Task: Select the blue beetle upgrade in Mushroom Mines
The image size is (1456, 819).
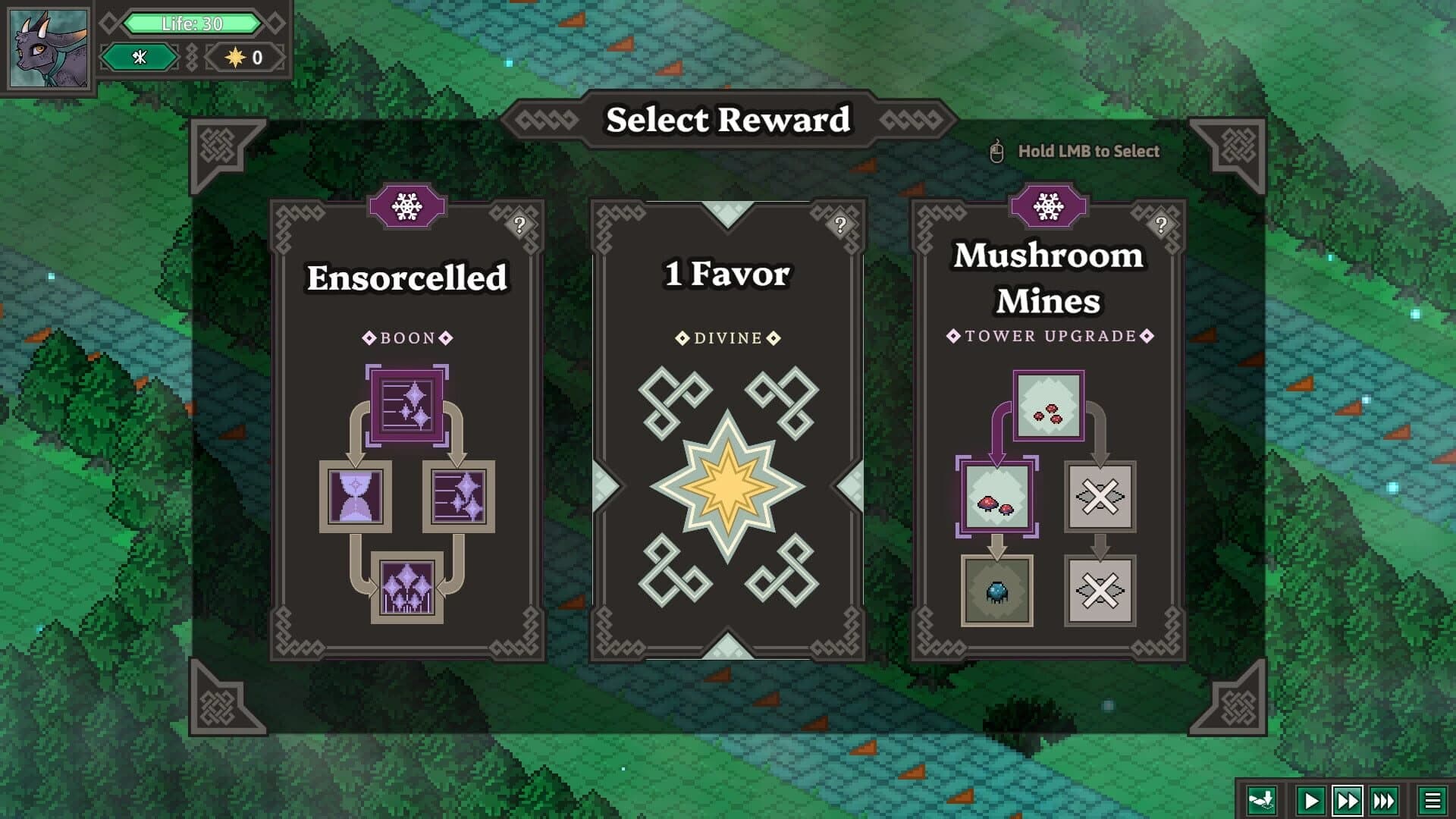Action: tap(996, 593)
